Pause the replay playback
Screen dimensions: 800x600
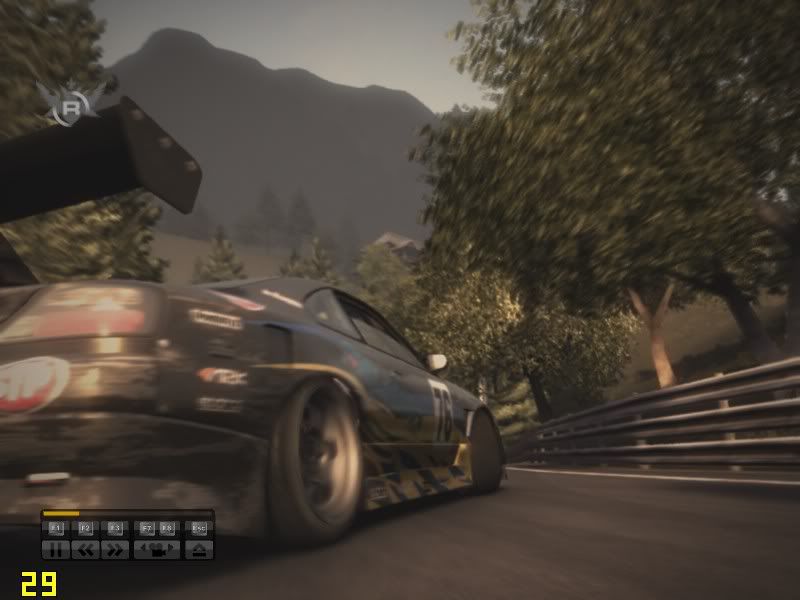click(x=55, y=549)
